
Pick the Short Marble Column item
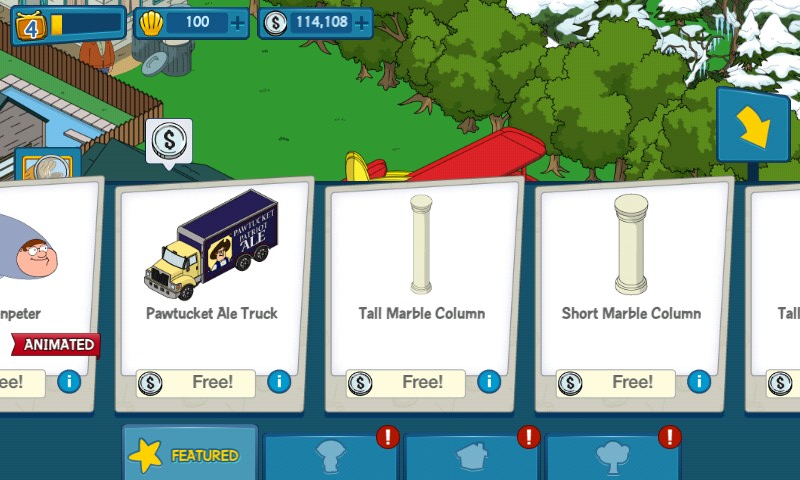(x=631, y=260)
